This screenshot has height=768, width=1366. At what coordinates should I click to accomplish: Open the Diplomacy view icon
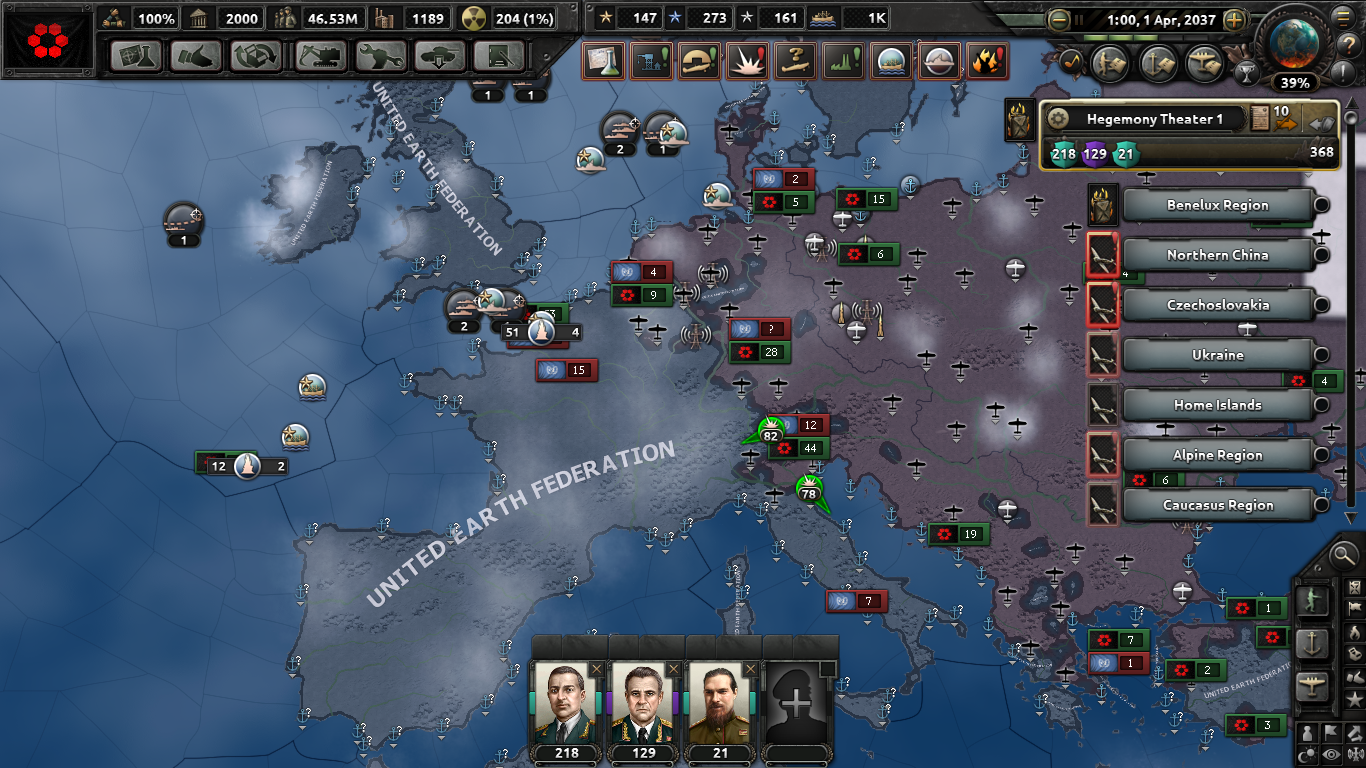[196, 57]
